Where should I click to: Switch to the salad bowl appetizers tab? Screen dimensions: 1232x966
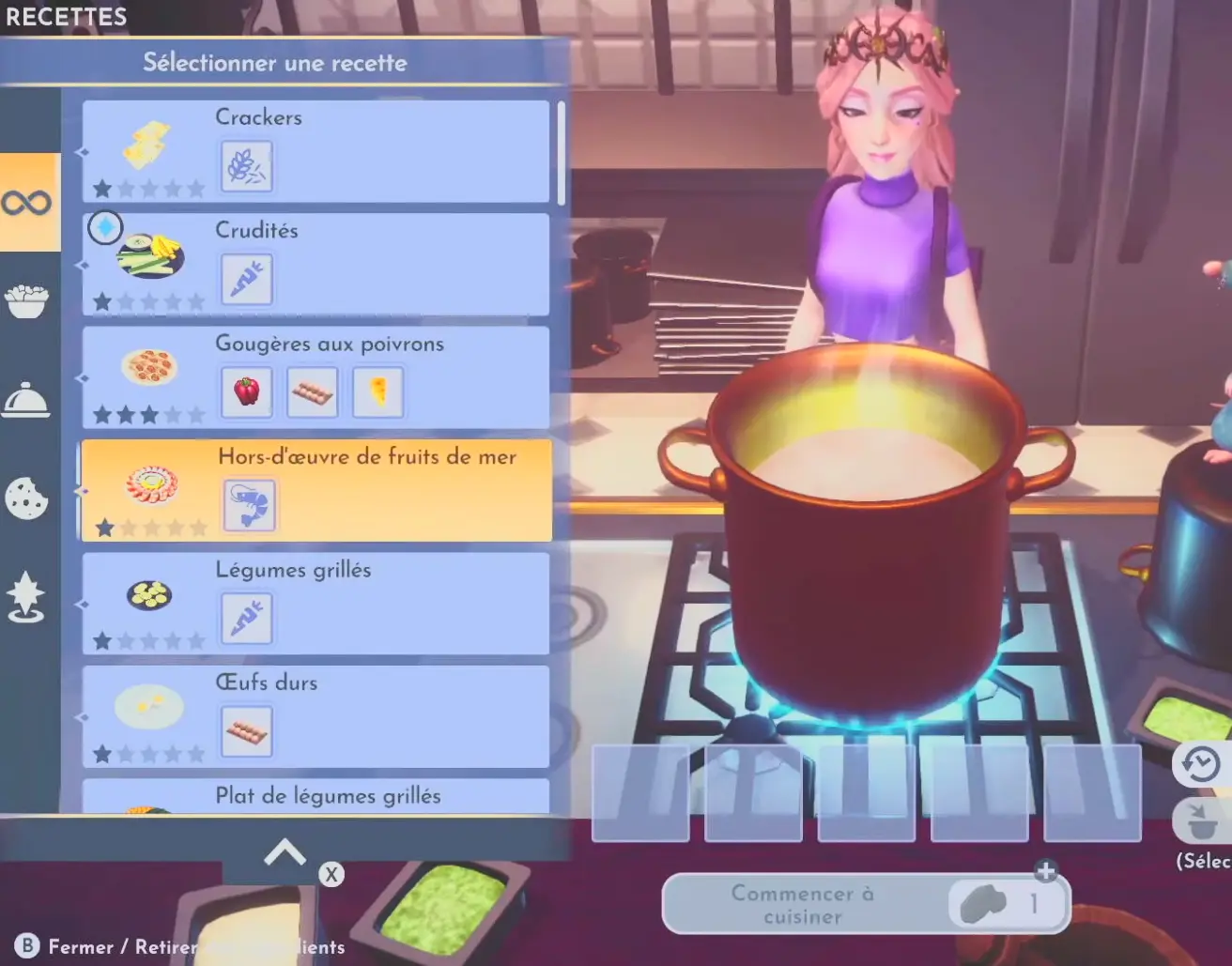click(x=27, y=301)
